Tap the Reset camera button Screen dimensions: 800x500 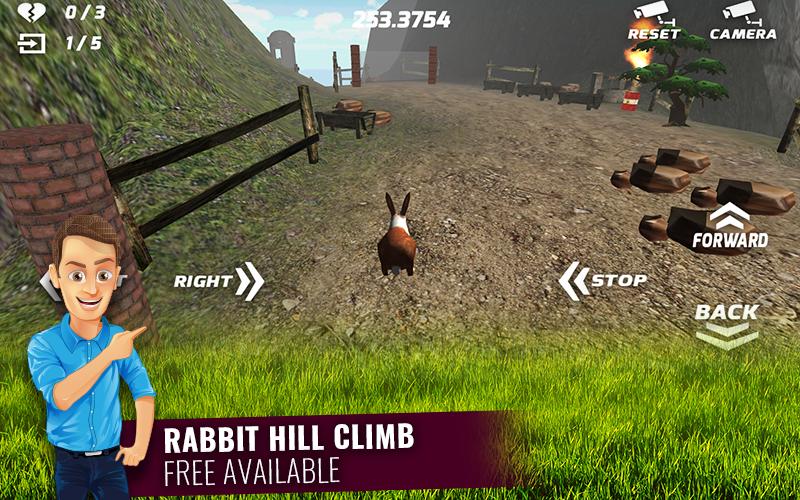click(x=653, y=21)
